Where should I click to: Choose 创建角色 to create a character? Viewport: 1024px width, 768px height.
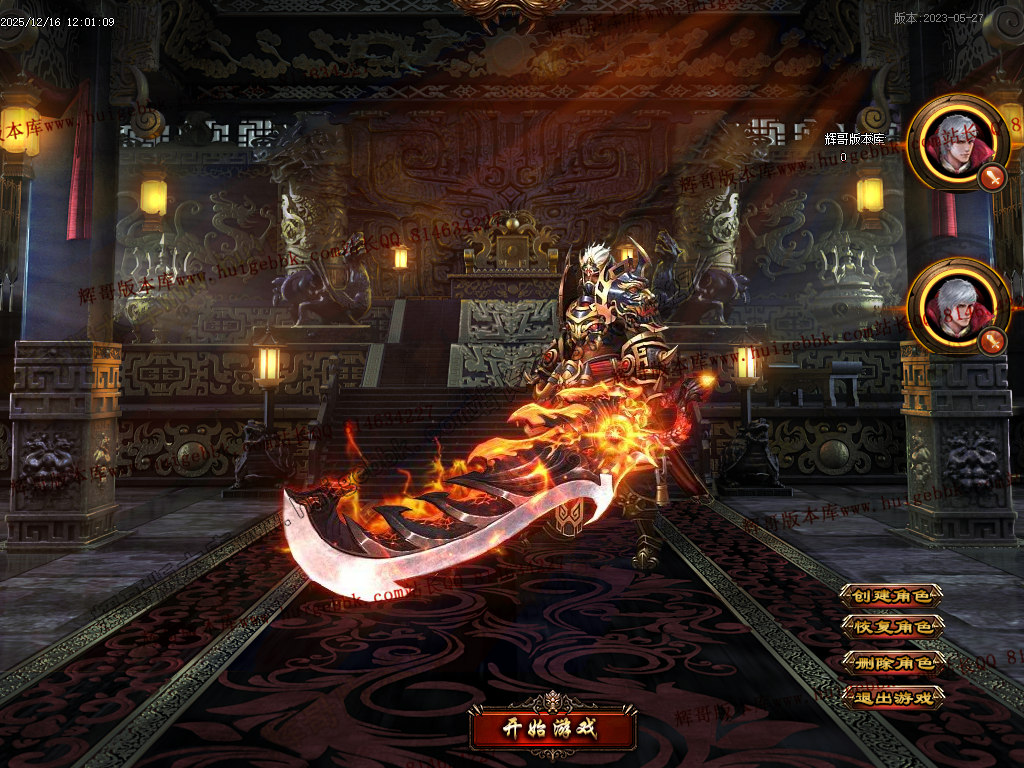[x=892, y=596]
